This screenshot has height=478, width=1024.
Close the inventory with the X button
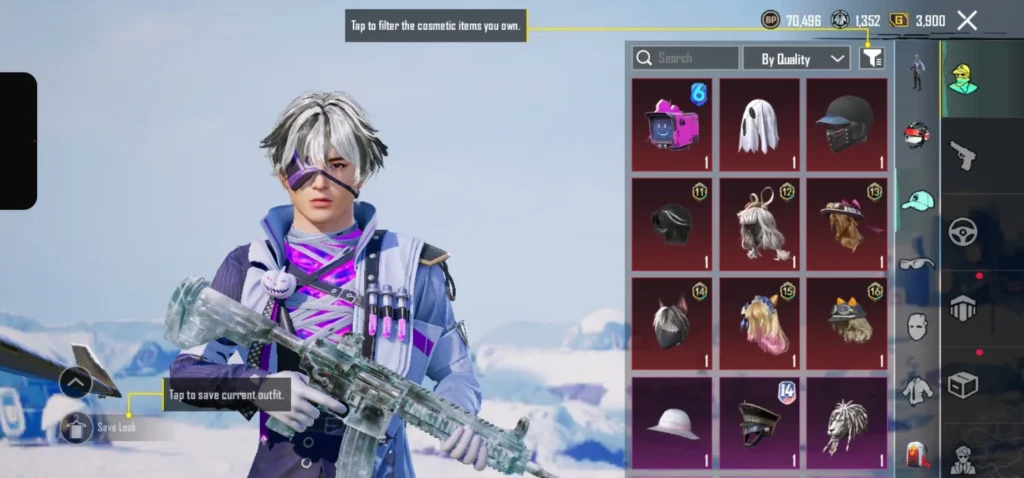pyautogui.click(x=967, y=20)
